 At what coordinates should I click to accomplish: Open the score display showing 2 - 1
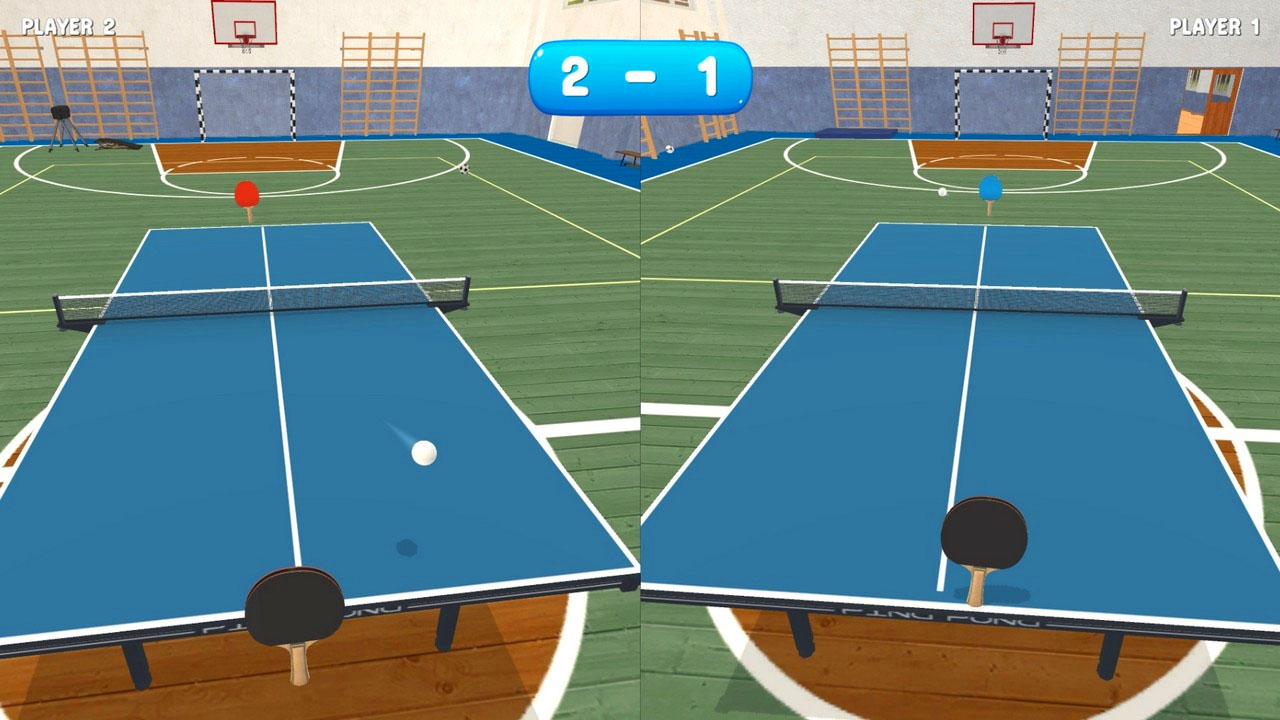click(x=640, y=75)
